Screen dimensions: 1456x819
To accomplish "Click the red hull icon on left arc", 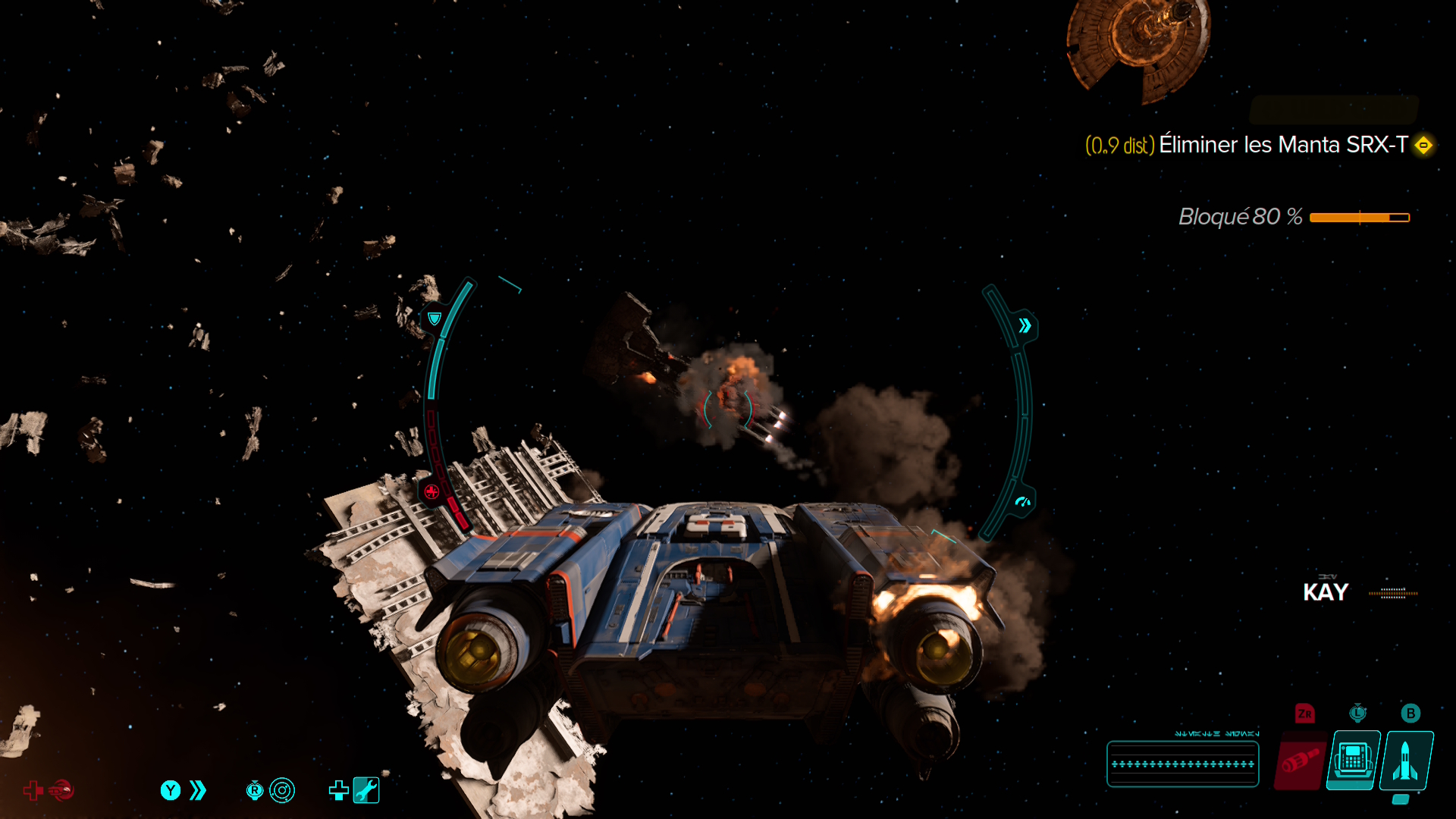I will (431, 491).
